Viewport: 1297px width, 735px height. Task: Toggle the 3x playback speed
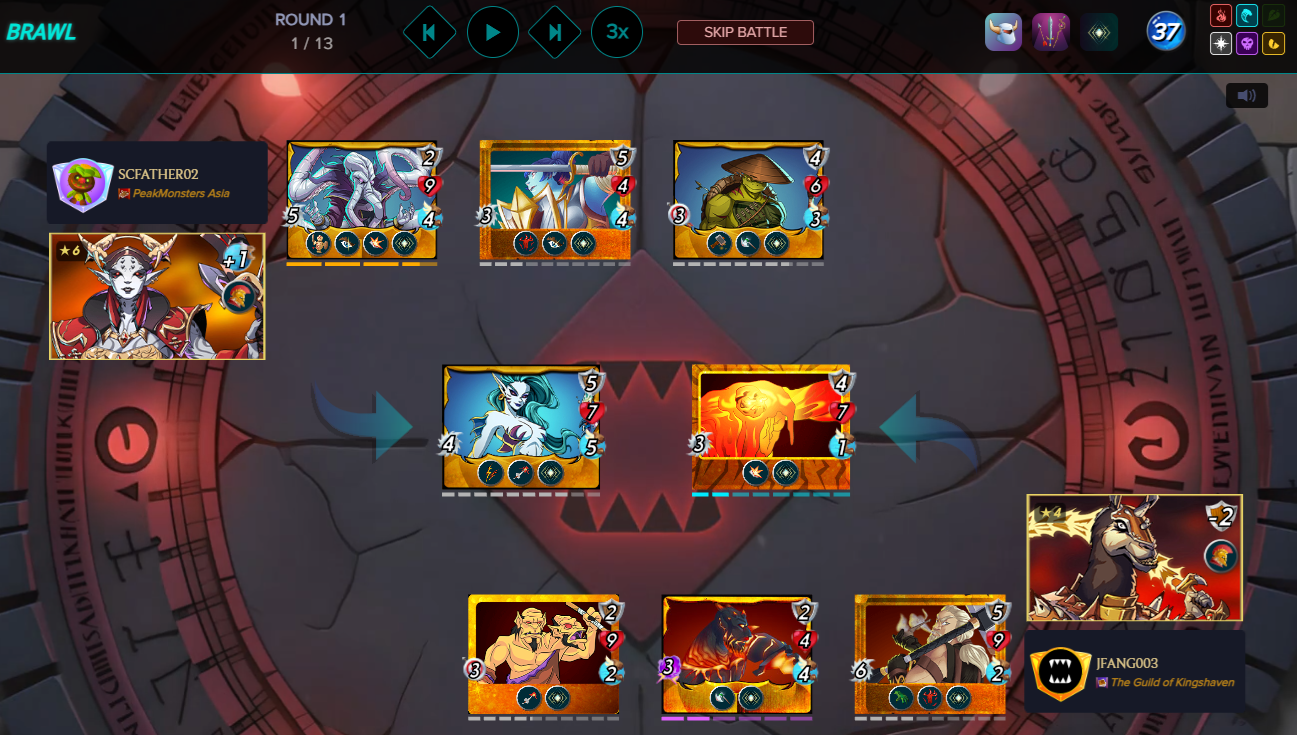tap(617, 32)
